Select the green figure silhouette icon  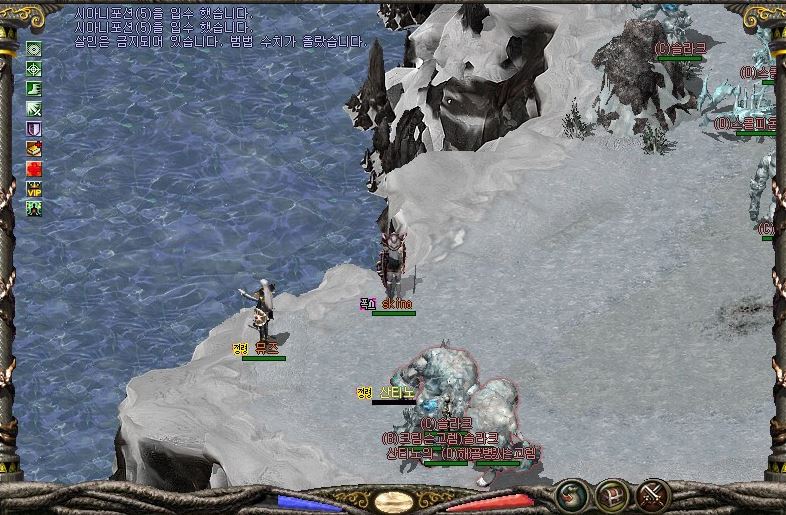(x=34, y=208)
